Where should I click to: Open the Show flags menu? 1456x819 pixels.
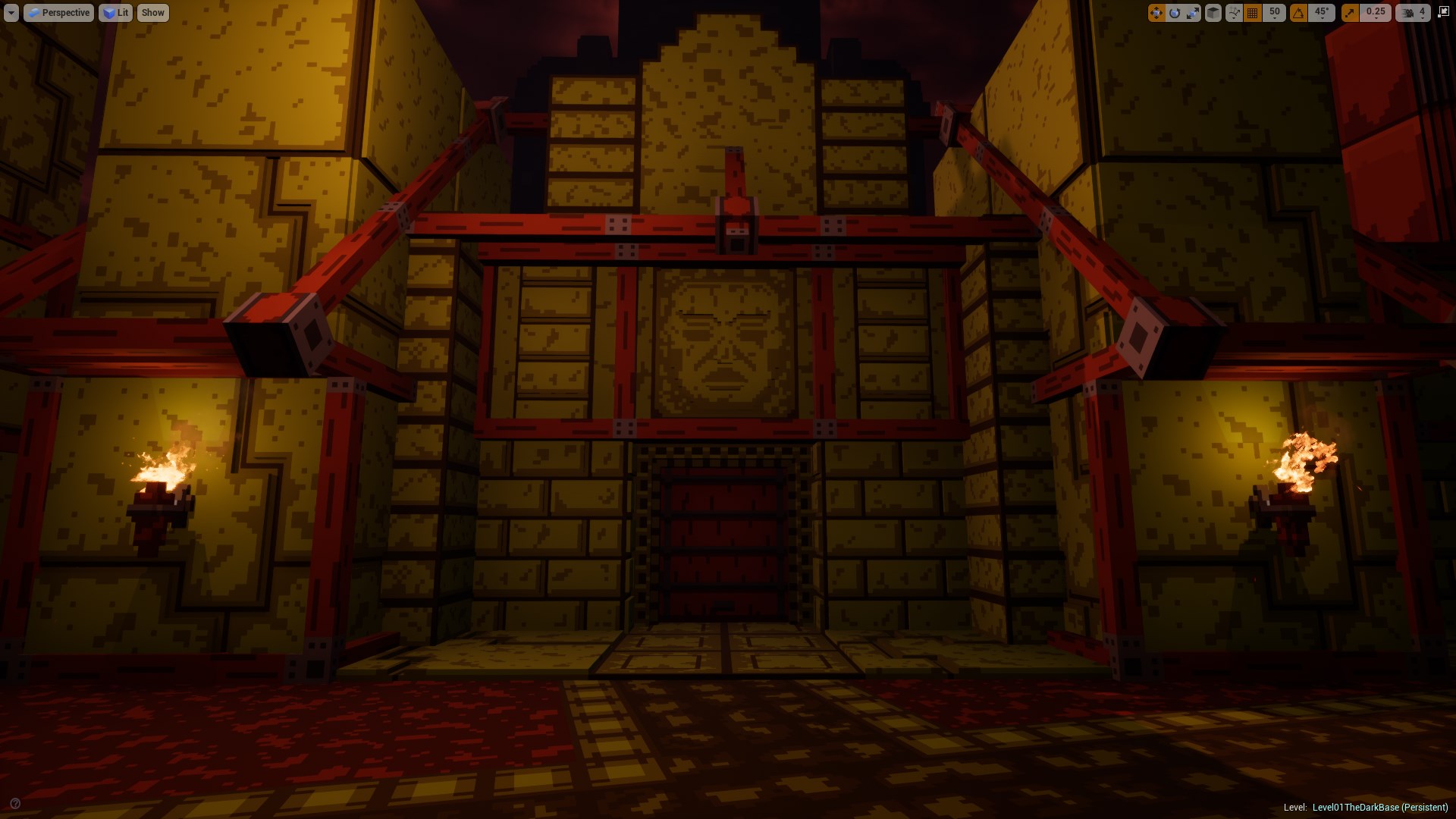point(152,13)
